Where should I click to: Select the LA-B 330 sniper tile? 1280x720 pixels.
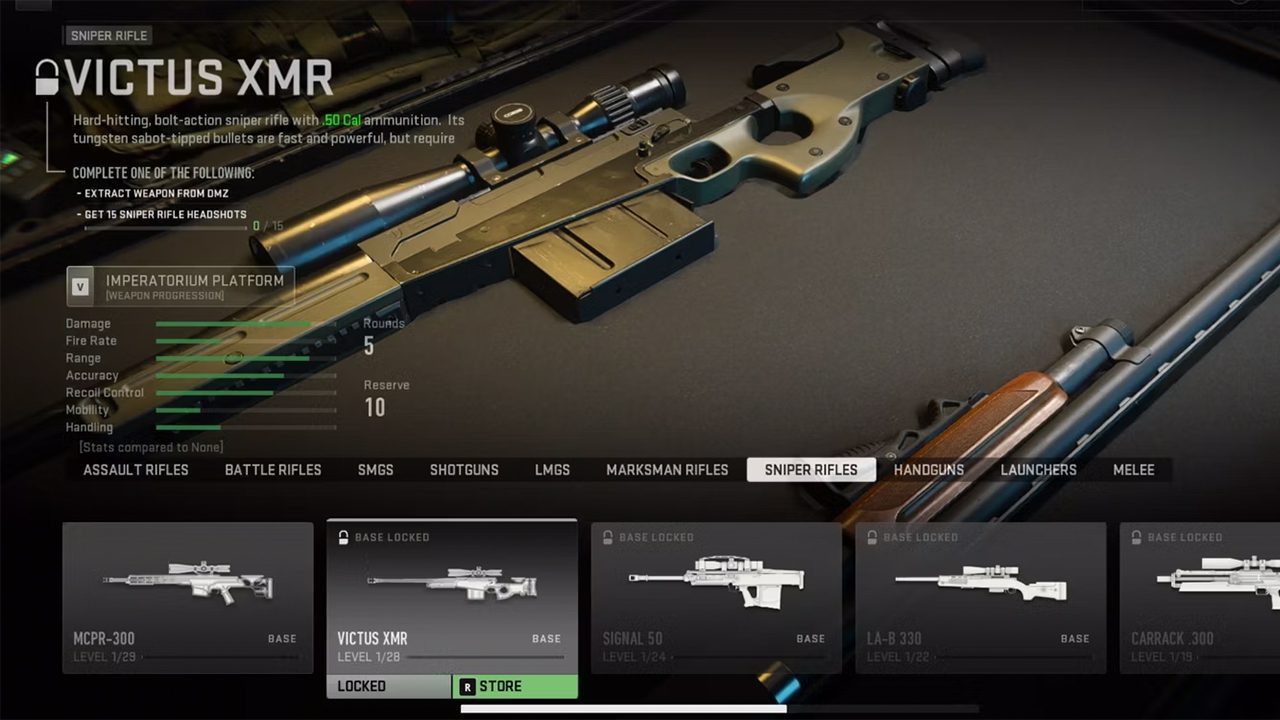pos(980,597)
